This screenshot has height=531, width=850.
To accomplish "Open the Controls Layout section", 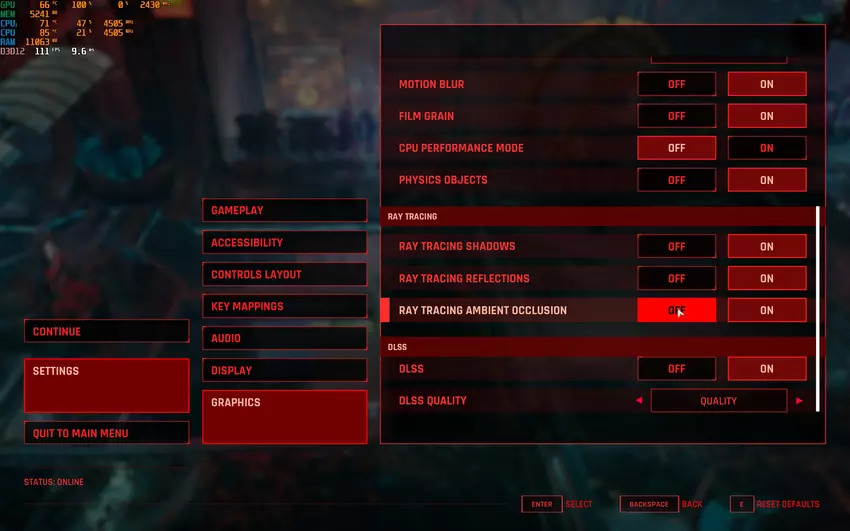I will [x=284, y=274].
